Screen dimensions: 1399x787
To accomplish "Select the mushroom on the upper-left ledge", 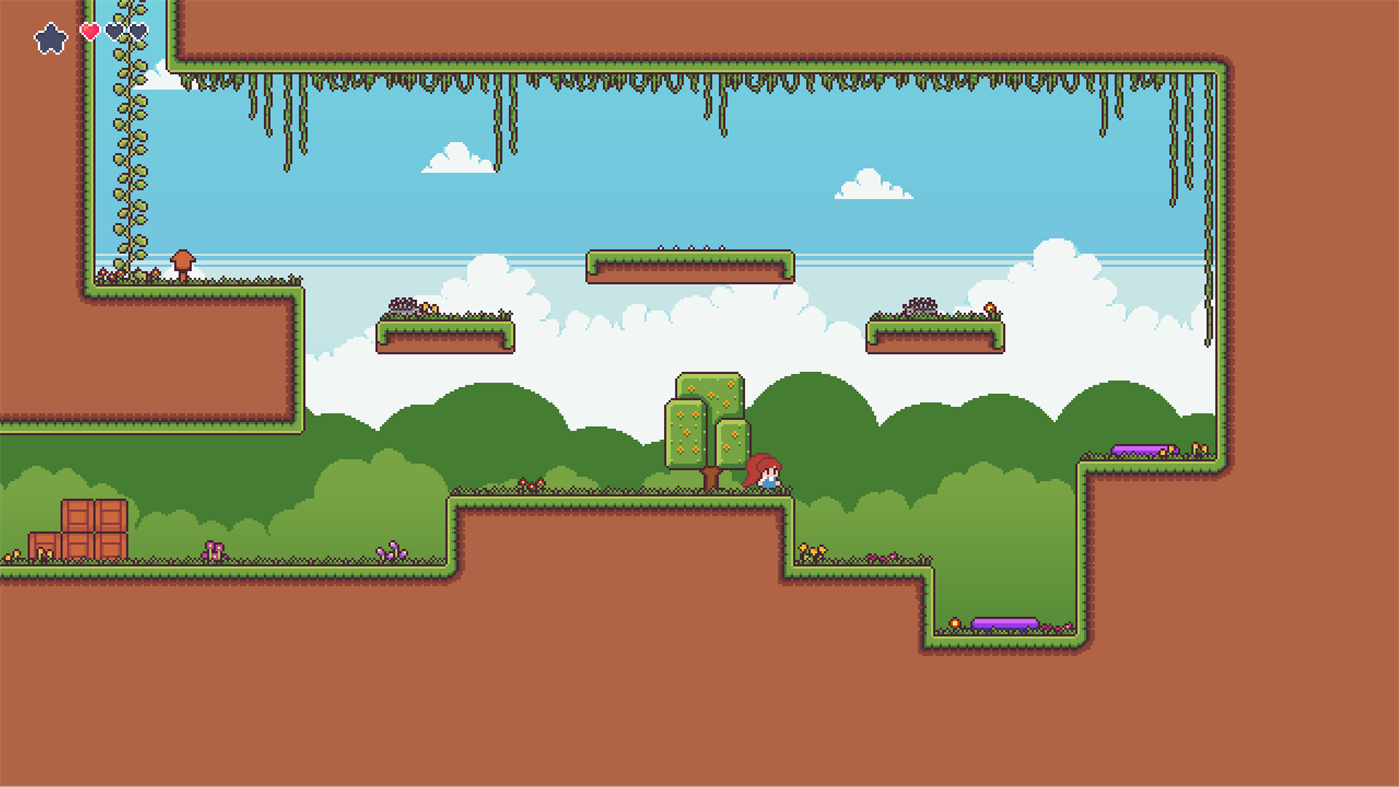I will click(x=182, y=261).
